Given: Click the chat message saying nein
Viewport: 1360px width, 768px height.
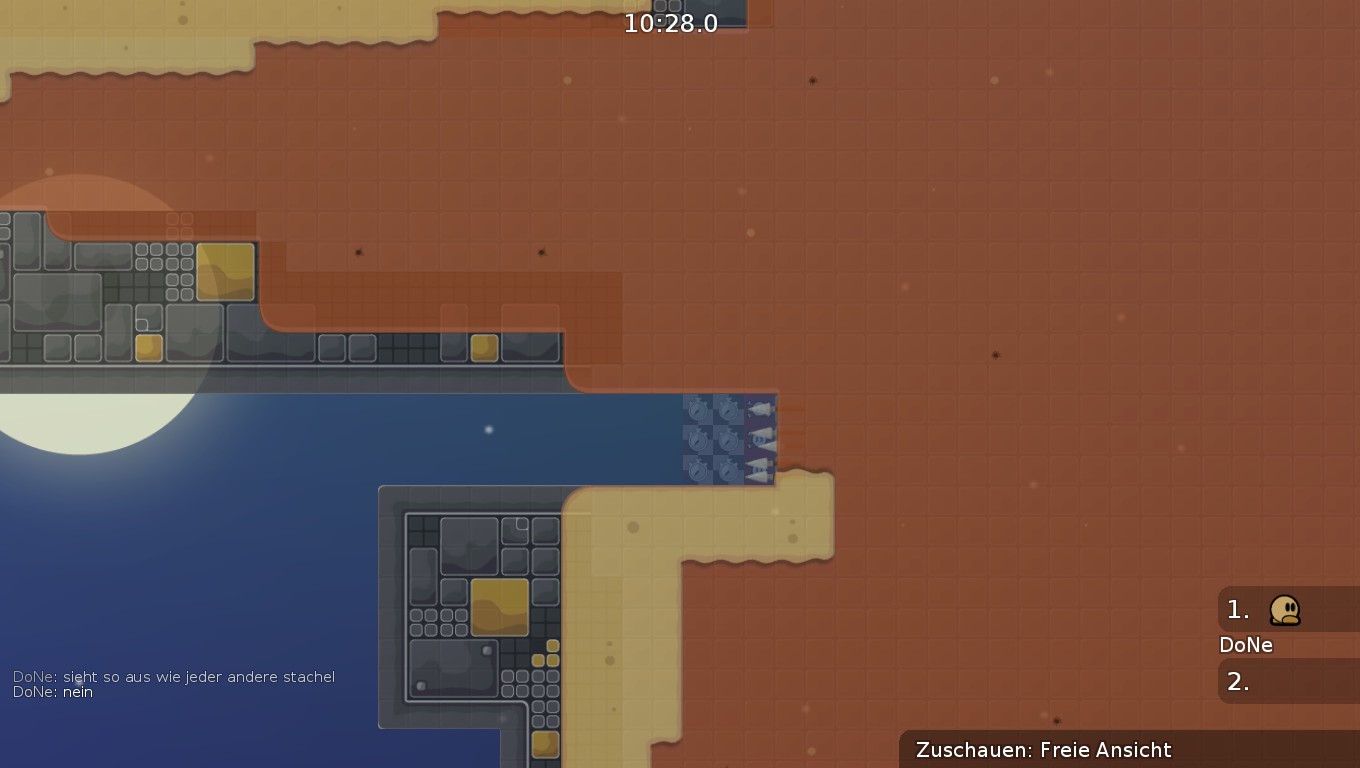Looking at the screenshot, I should (x=78, y=691).
